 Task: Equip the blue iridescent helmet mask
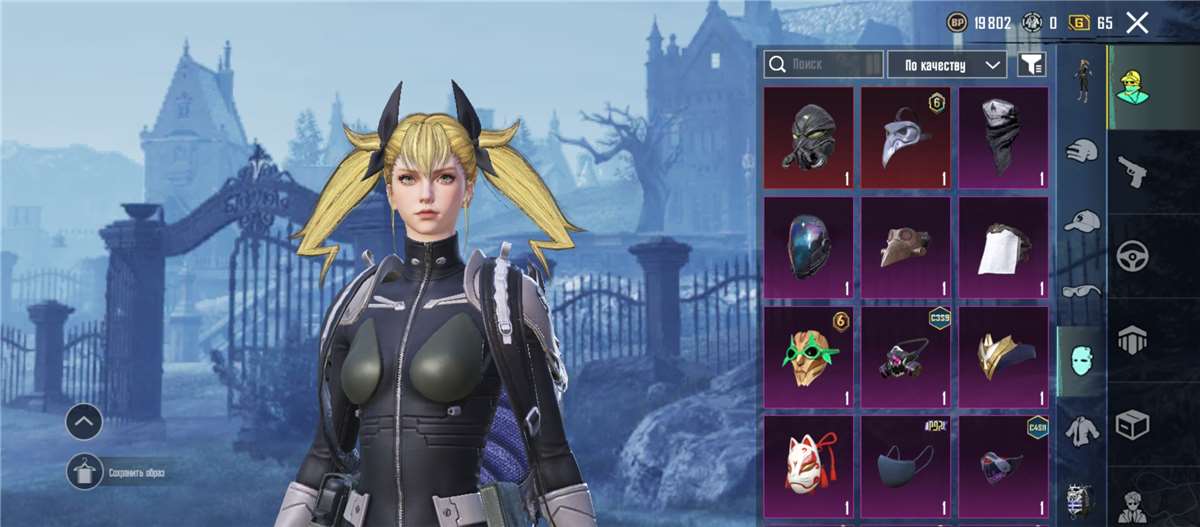pos(808,247)
